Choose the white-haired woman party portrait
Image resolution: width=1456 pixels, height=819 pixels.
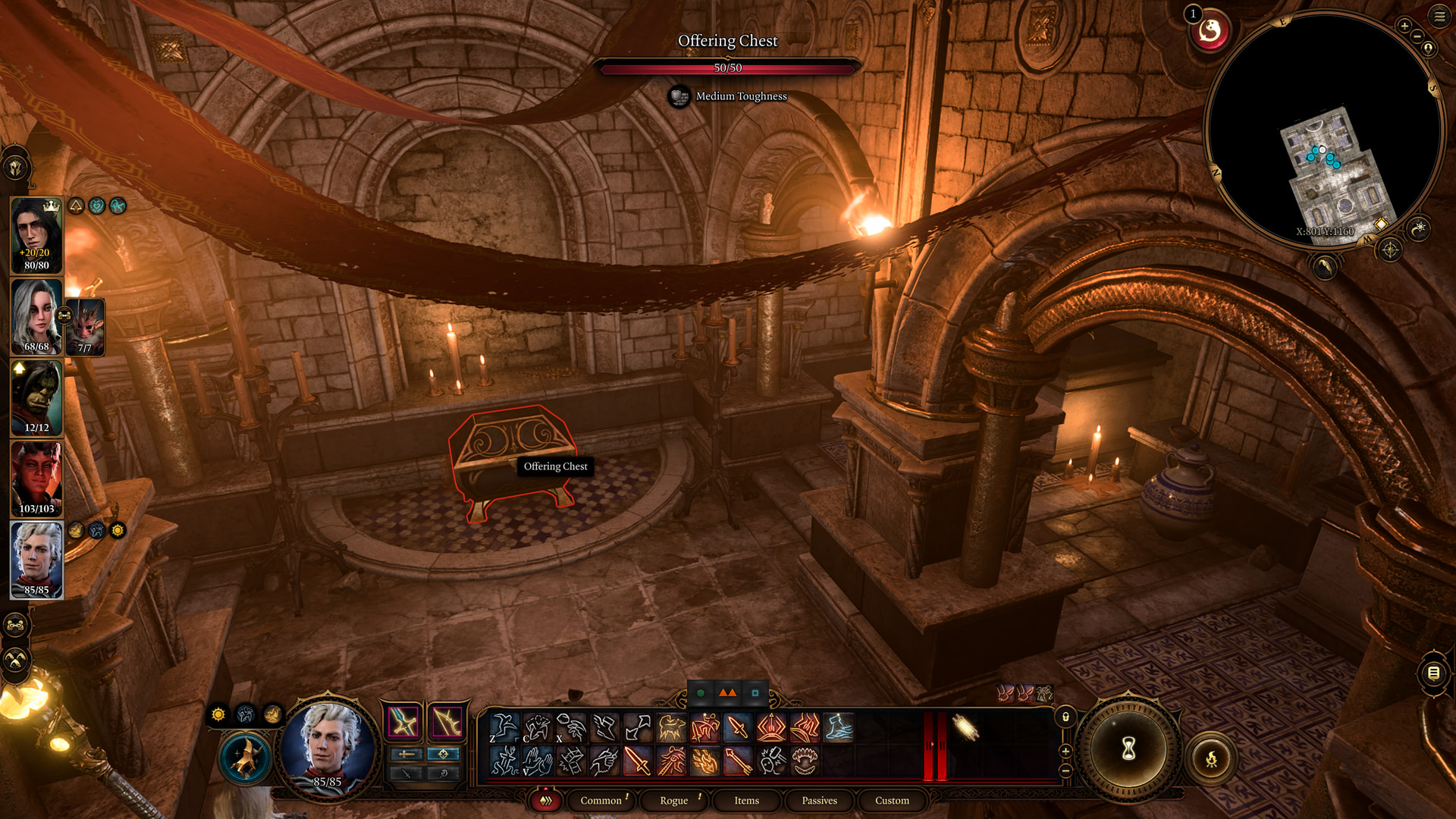click(x=36, y=316)
